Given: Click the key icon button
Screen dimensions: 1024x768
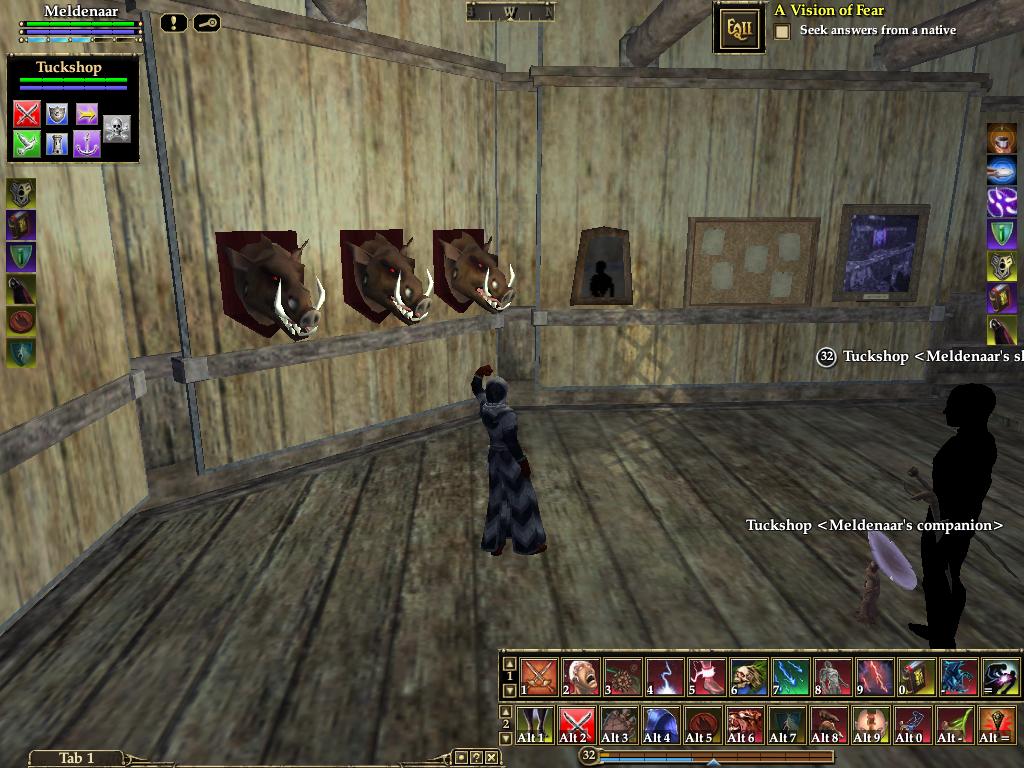Looking at the screenshot, I should coord(207,22).
